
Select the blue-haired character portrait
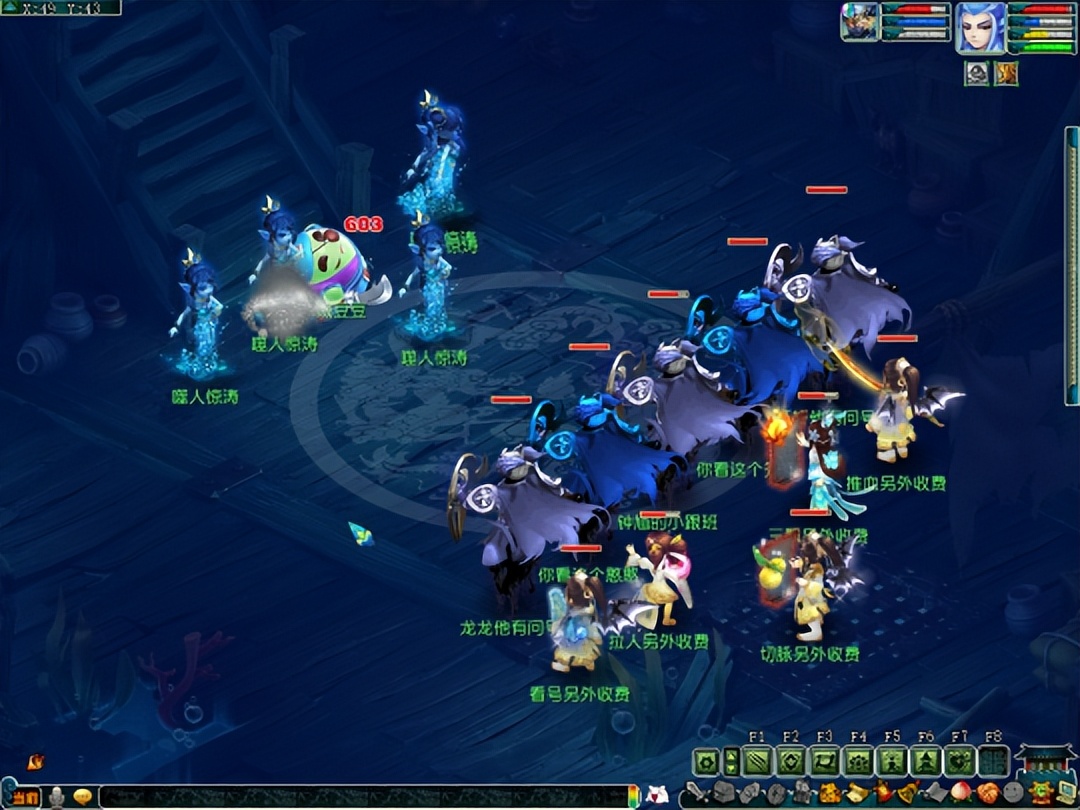[x=980, y=25]
